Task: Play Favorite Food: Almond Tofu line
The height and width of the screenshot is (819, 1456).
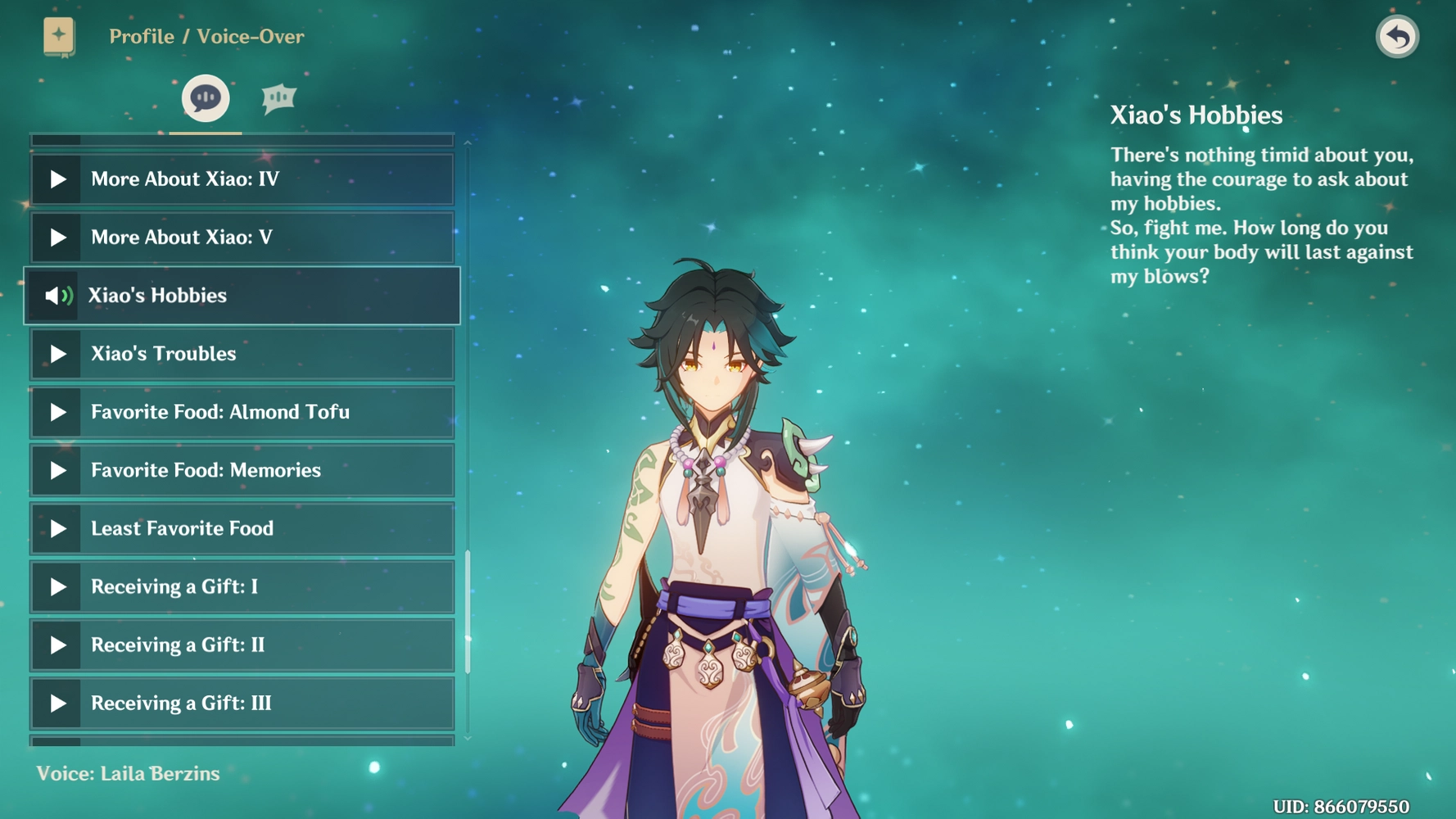Action: 57,412
